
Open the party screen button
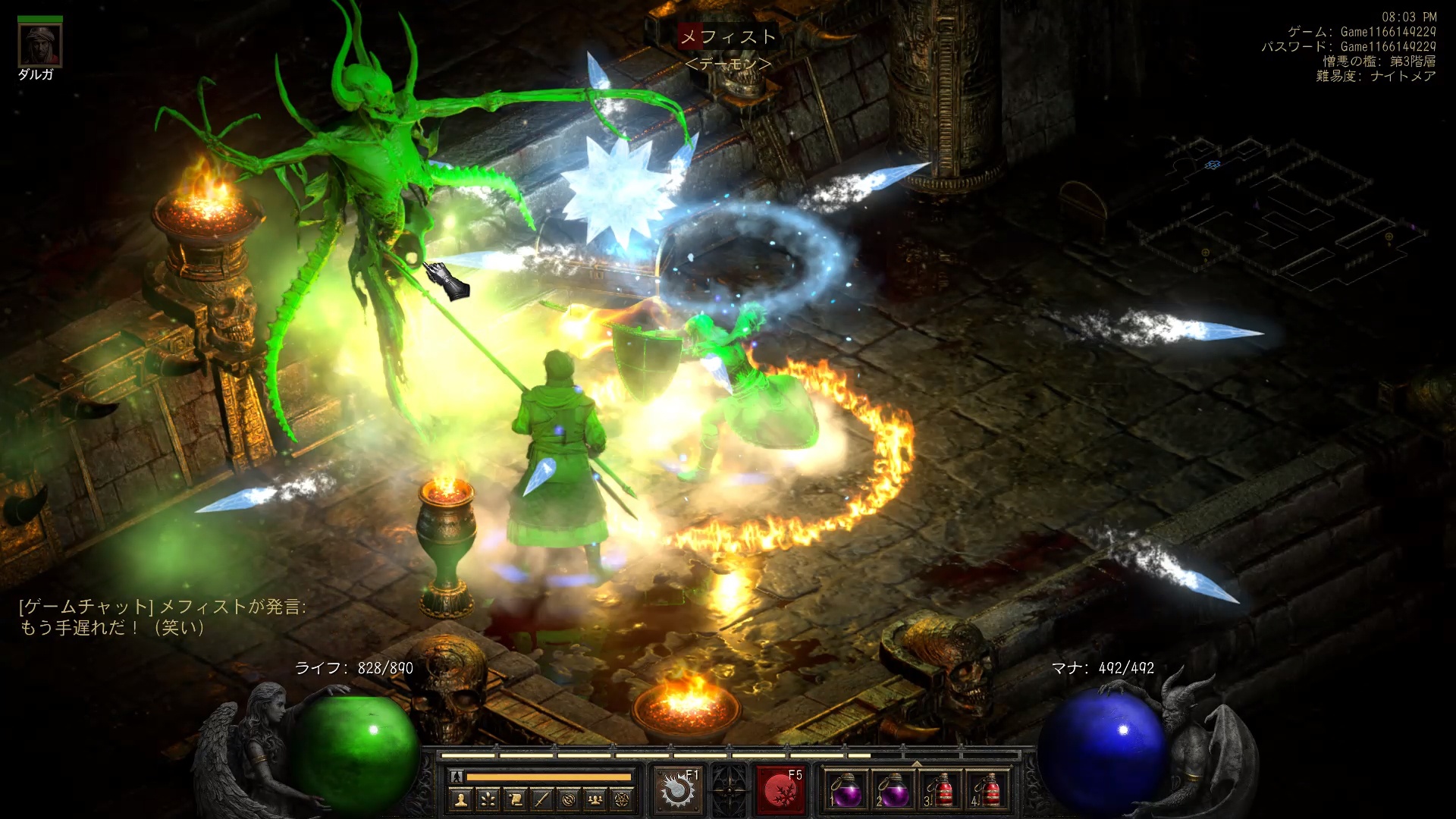tap(595, 799)
